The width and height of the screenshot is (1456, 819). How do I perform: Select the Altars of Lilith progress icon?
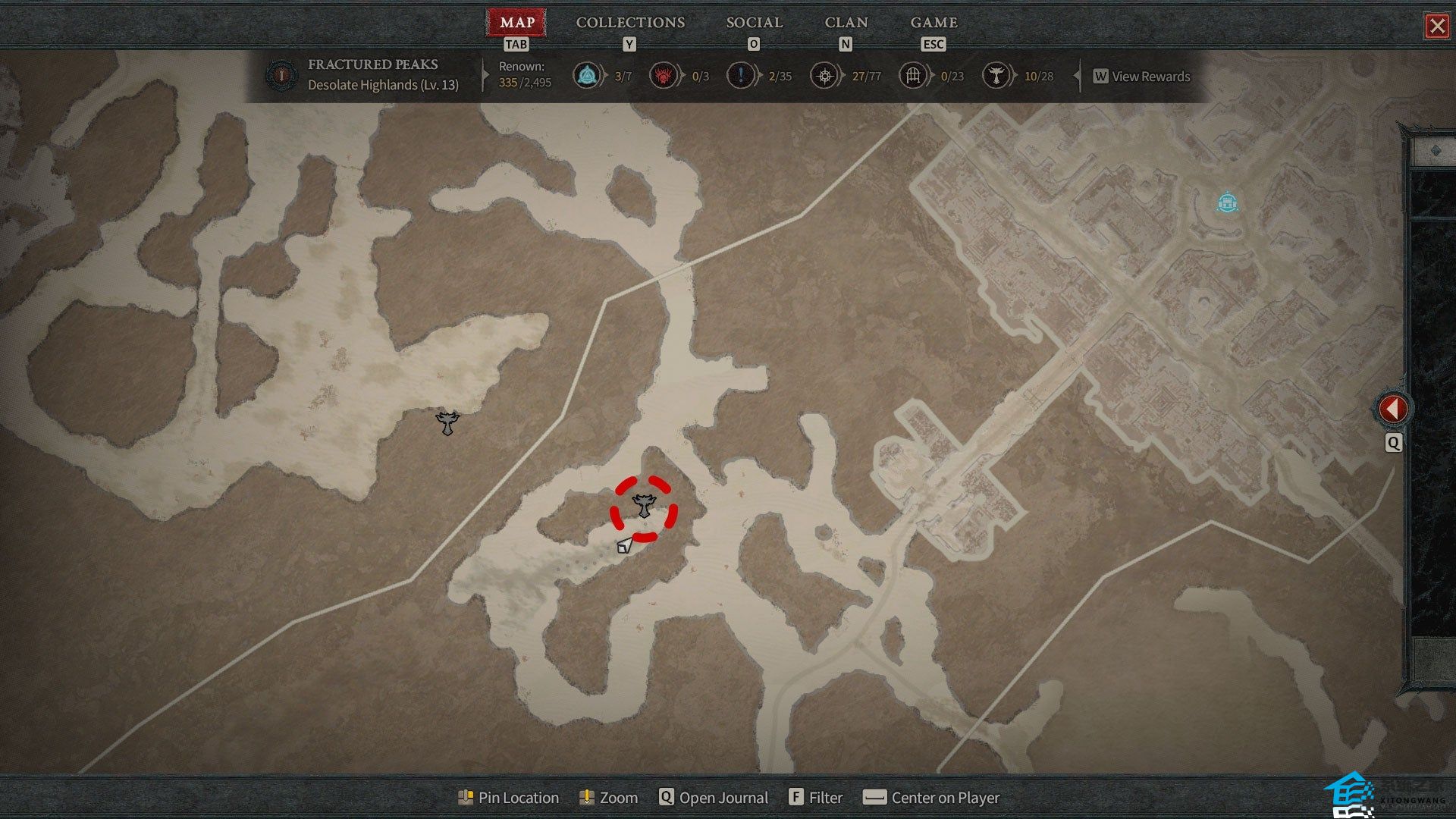(x=996, y=76)
